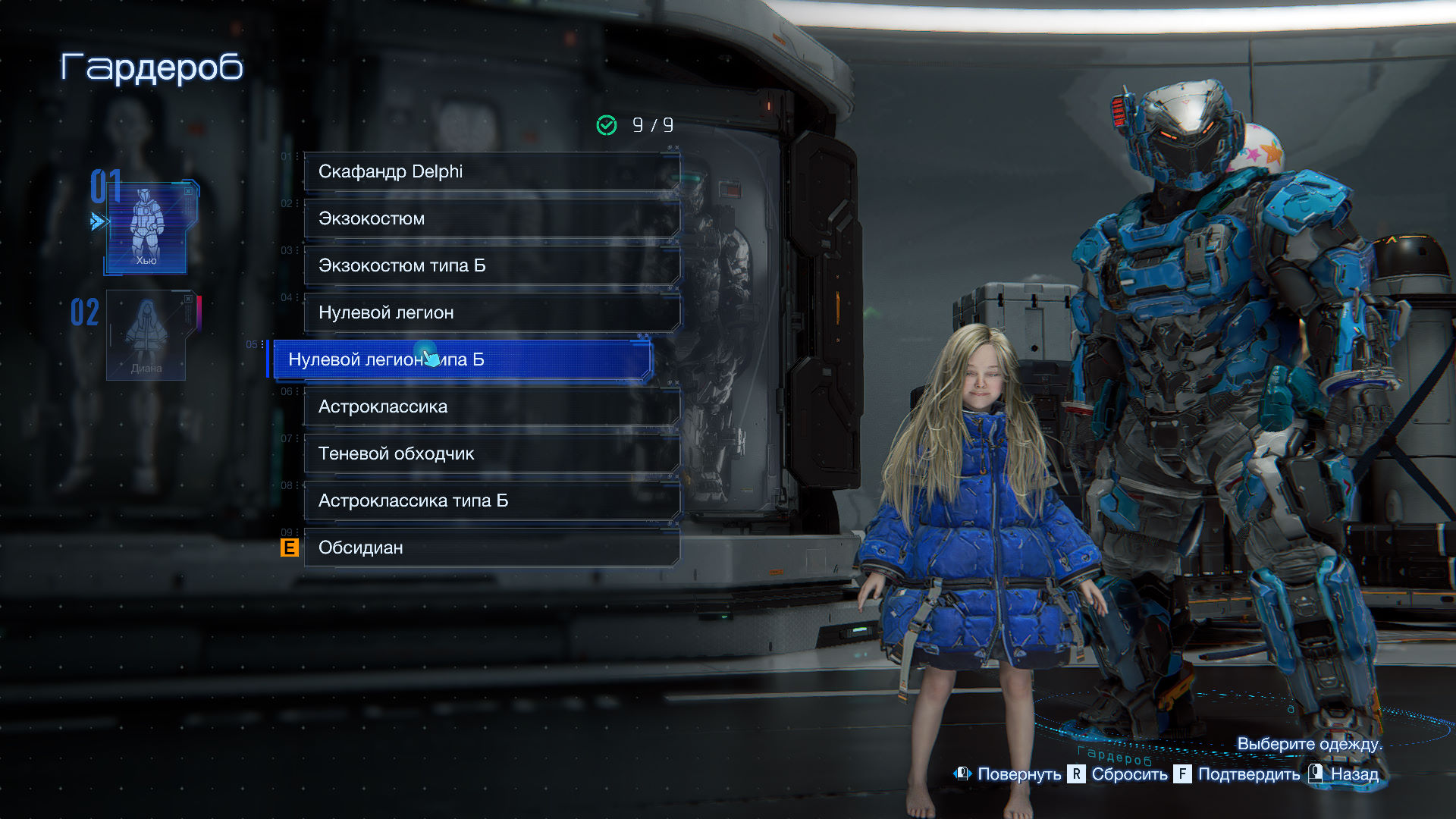This screenshot has width=1456, height=819.
Task: Choose the Астроклассика outfit
Action: click(491, 406)
